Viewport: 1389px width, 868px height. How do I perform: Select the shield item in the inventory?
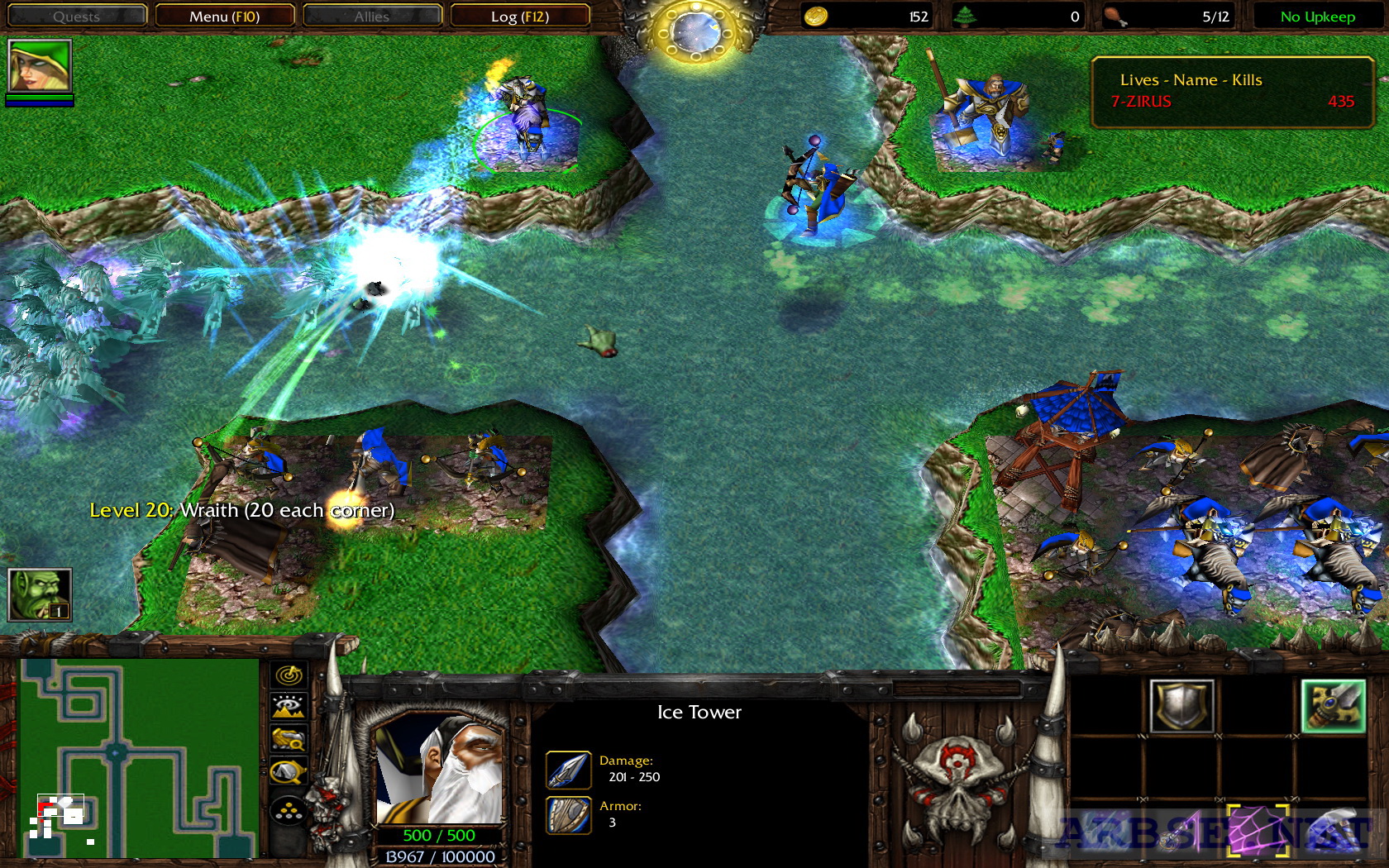[1182, 705]
